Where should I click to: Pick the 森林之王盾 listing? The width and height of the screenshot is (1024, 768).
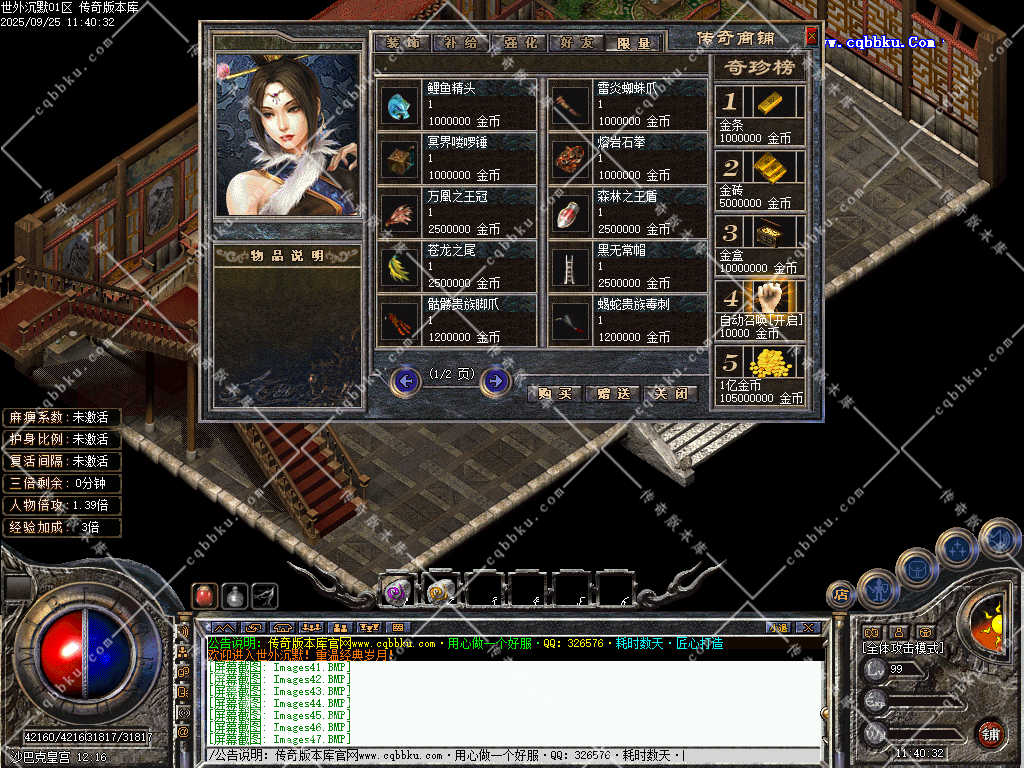pyautogui.click(x=628, y=212)
